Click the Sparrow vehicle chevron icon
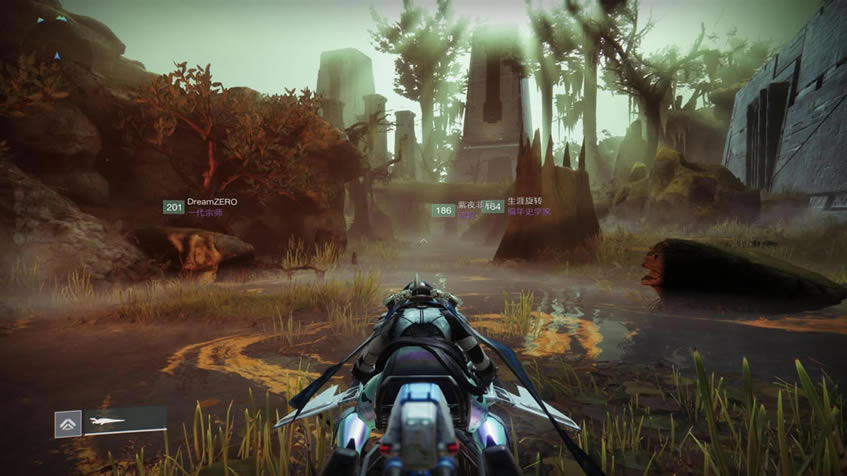The image size is (847, 476). [68, 424]
